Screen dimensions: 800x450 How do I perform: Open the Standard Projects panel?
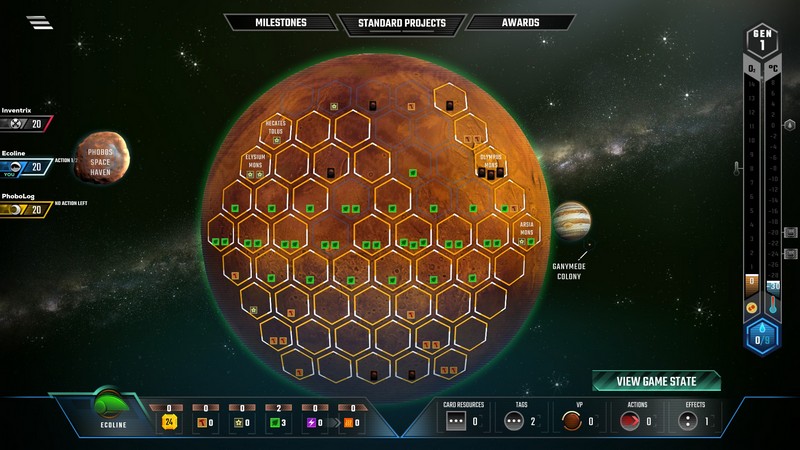(x=400, y=24)
